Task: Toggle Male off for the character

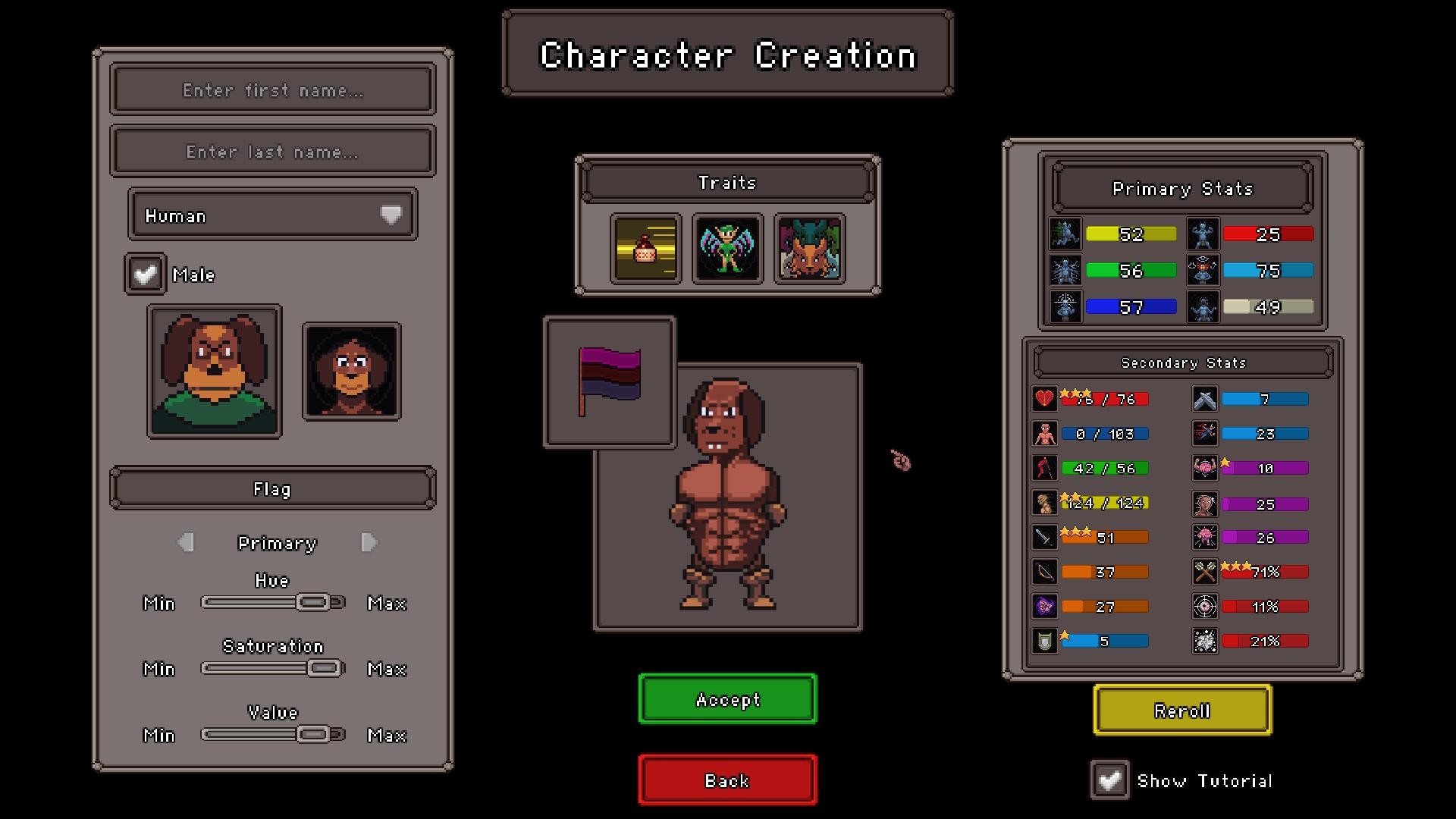Action: click(144, 274)
